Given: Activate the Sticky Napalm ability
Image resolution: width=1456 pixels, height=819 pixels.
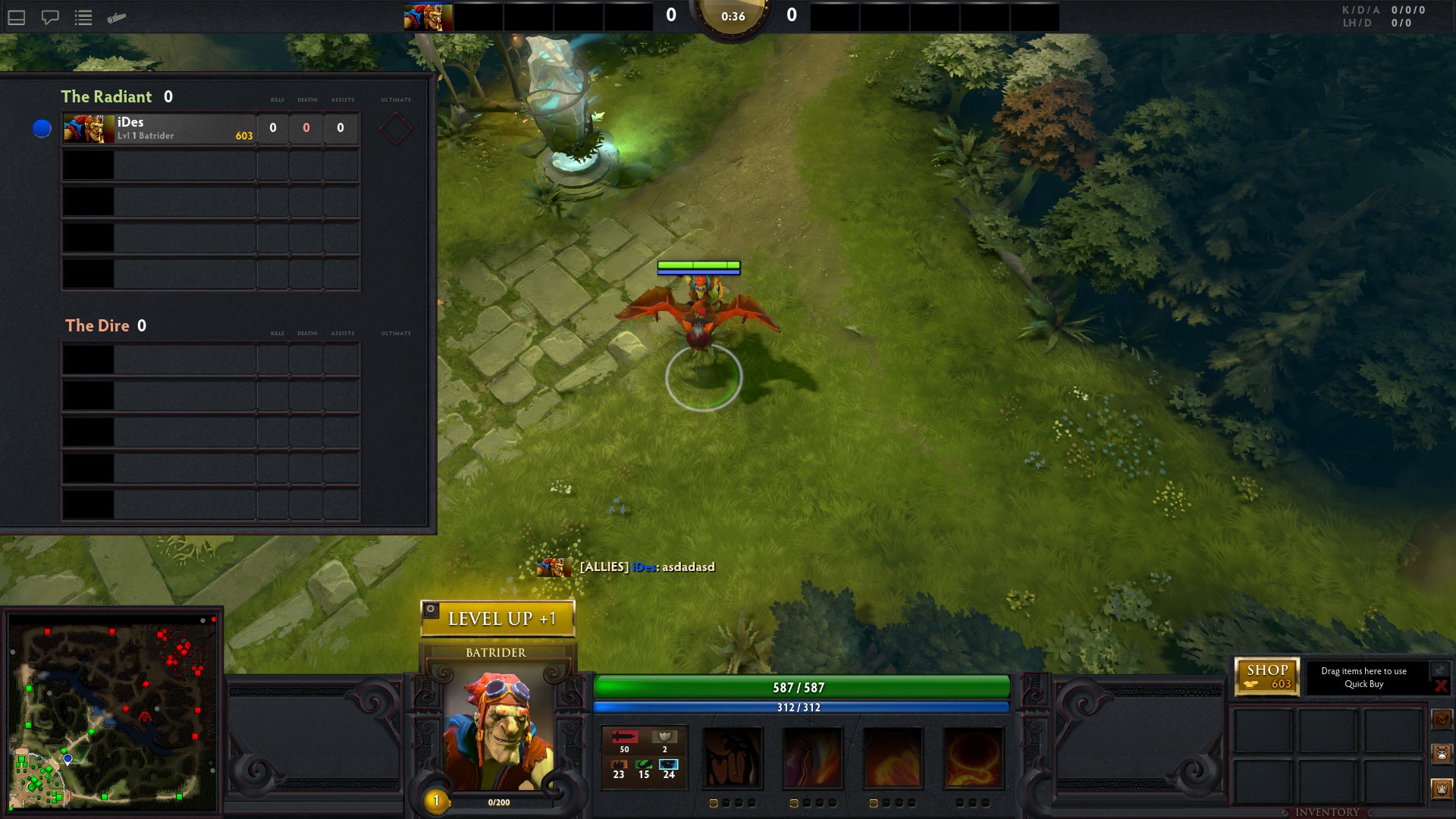Looking at the screenshot, I should [x=733, y=758].
